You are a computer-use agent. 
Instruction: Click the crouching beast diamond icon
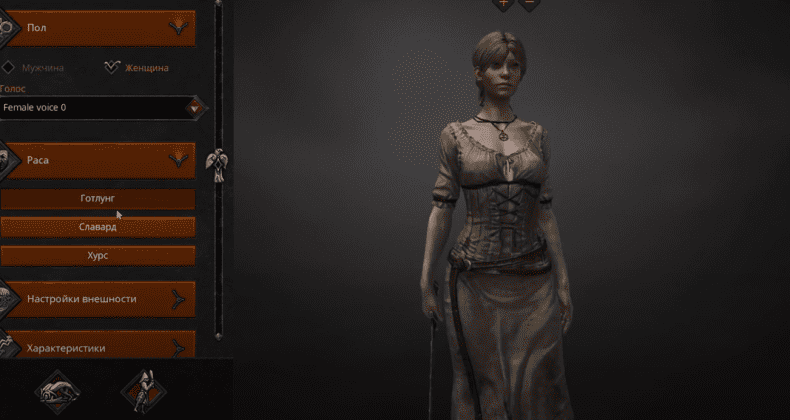pos(58,390)
